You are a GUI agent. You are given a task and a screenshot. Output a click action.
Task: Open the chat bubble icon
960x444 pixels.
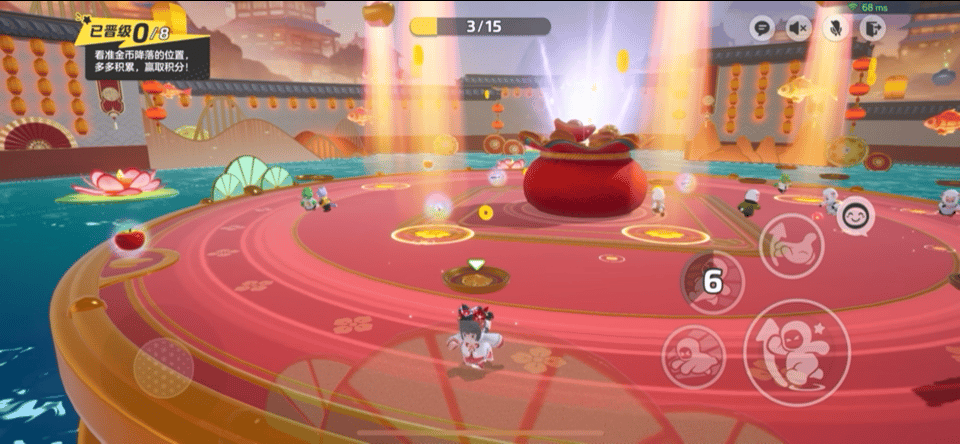pos(763,28)
